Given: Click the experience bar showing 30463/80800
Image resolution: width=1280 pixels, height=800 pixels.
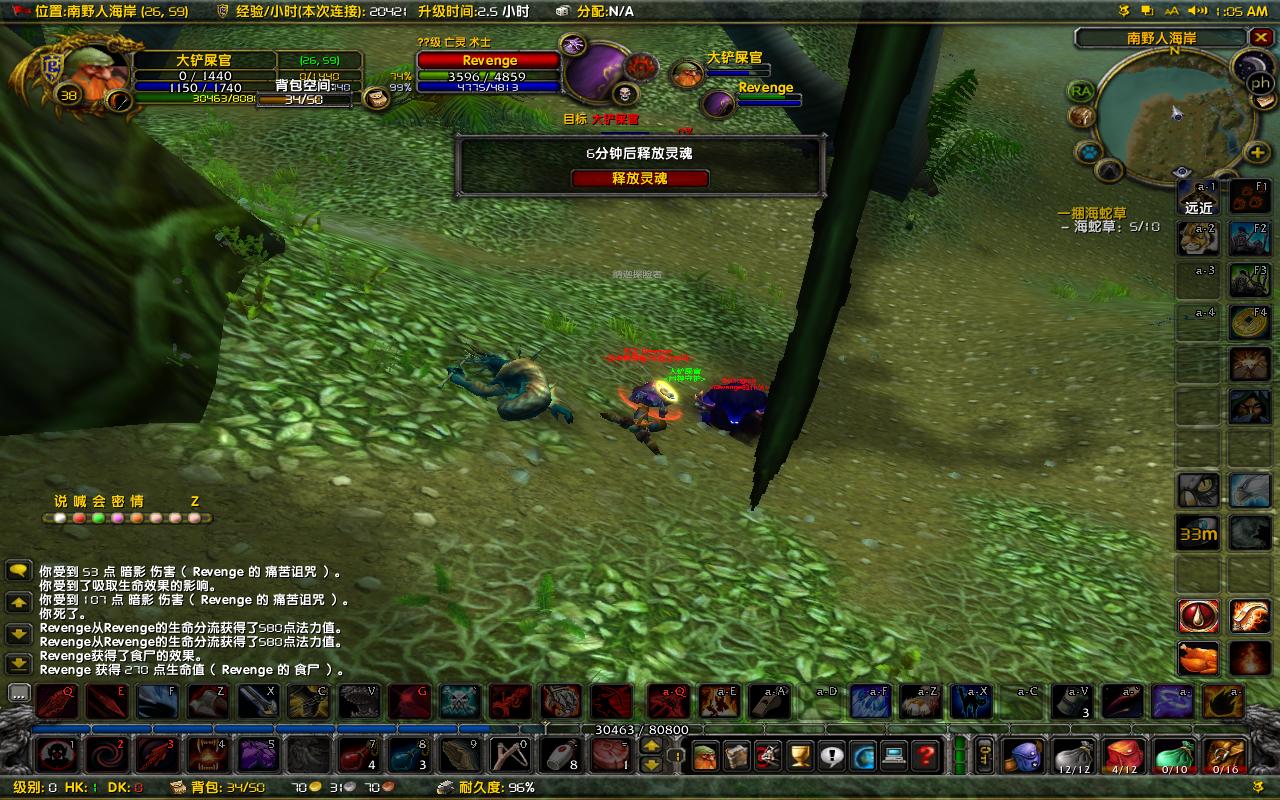Looking at the screenshot, I should point(640,730).
